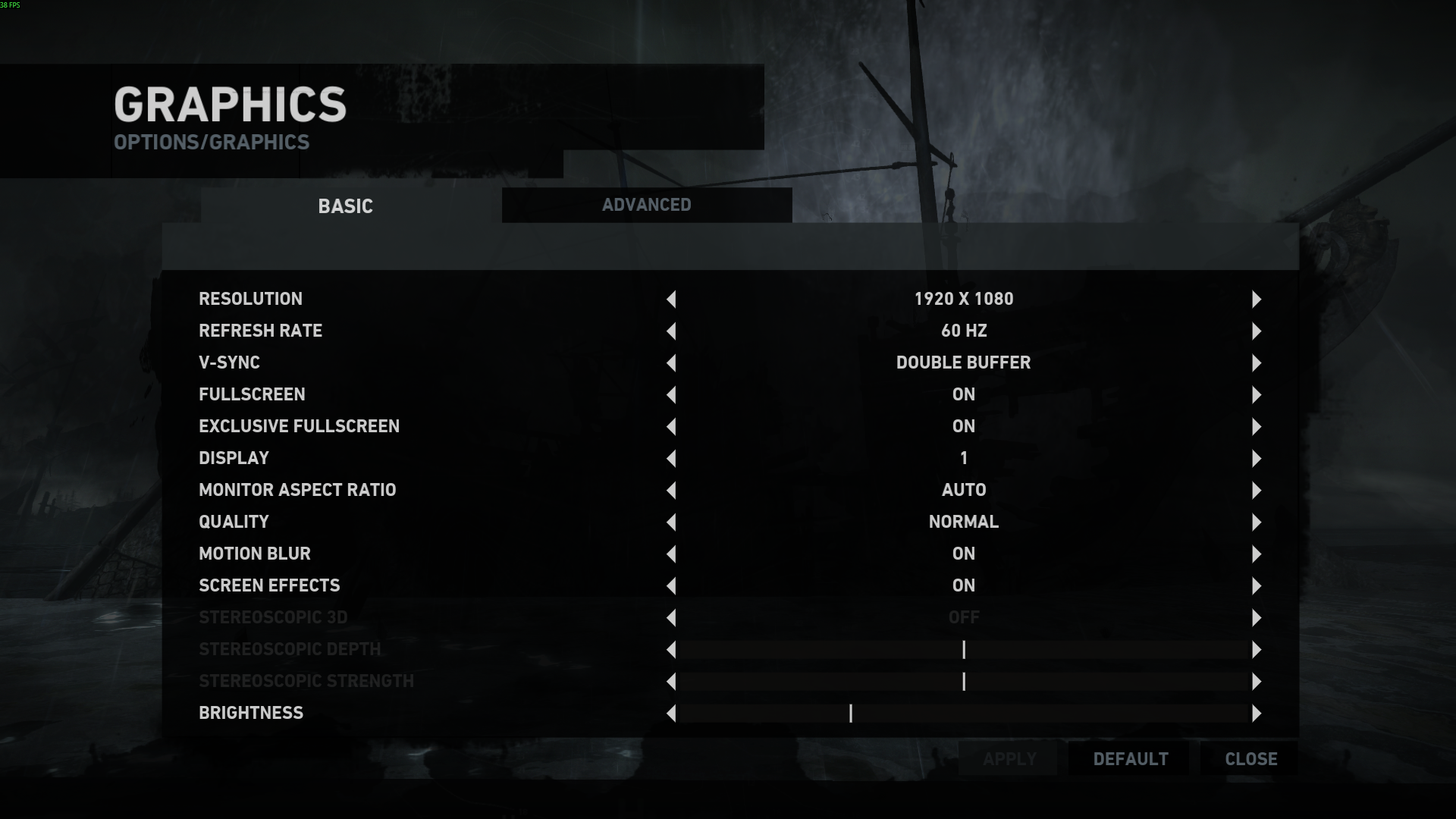Lower Quality preset using the left arrow
This screenshot has width=1456, height=819.
(x=671, y=522)
